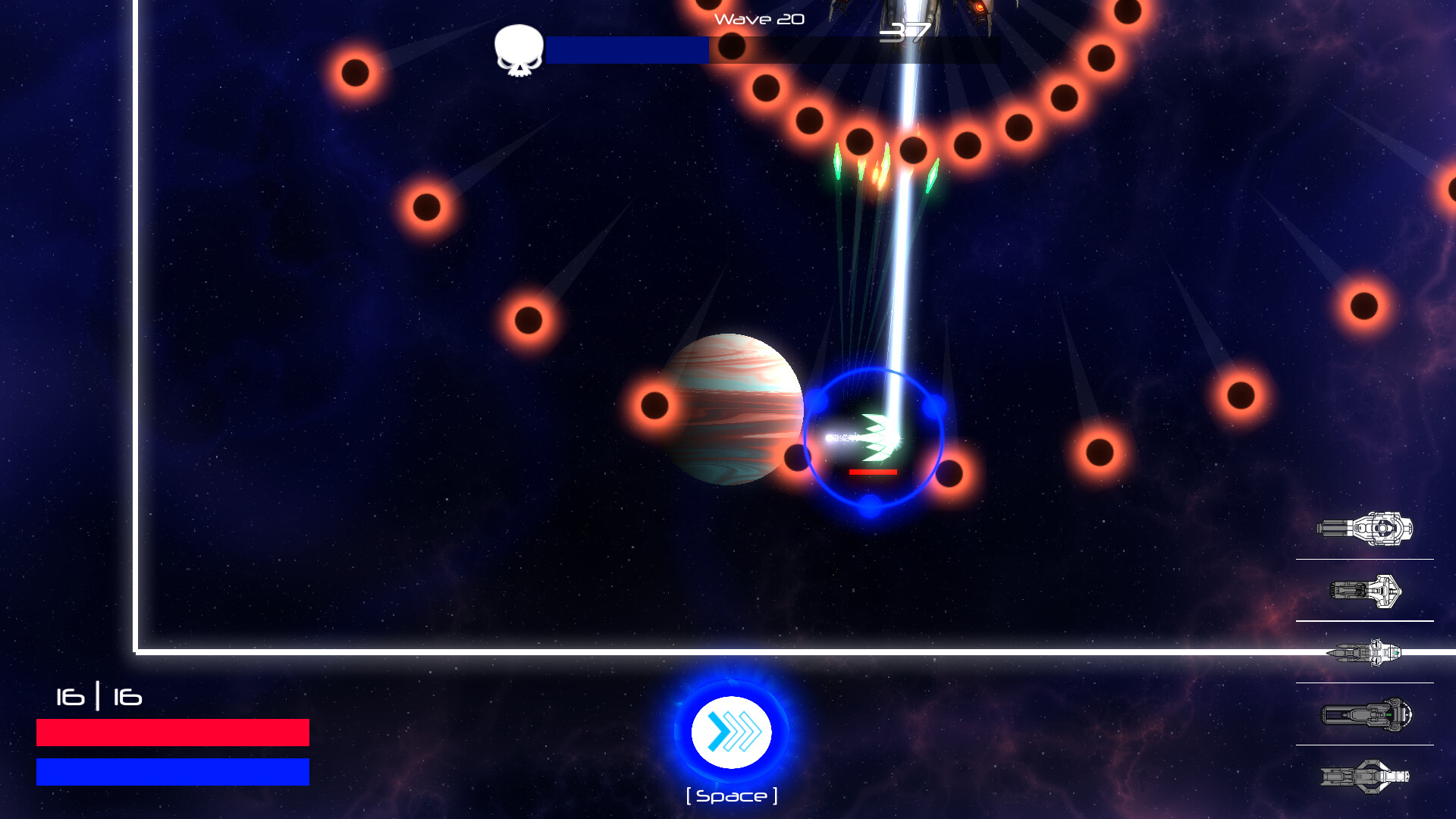Click the skull icon near boss health bar
The height and width of the screenshot is (819, 1456).
[x=518, y=49]
